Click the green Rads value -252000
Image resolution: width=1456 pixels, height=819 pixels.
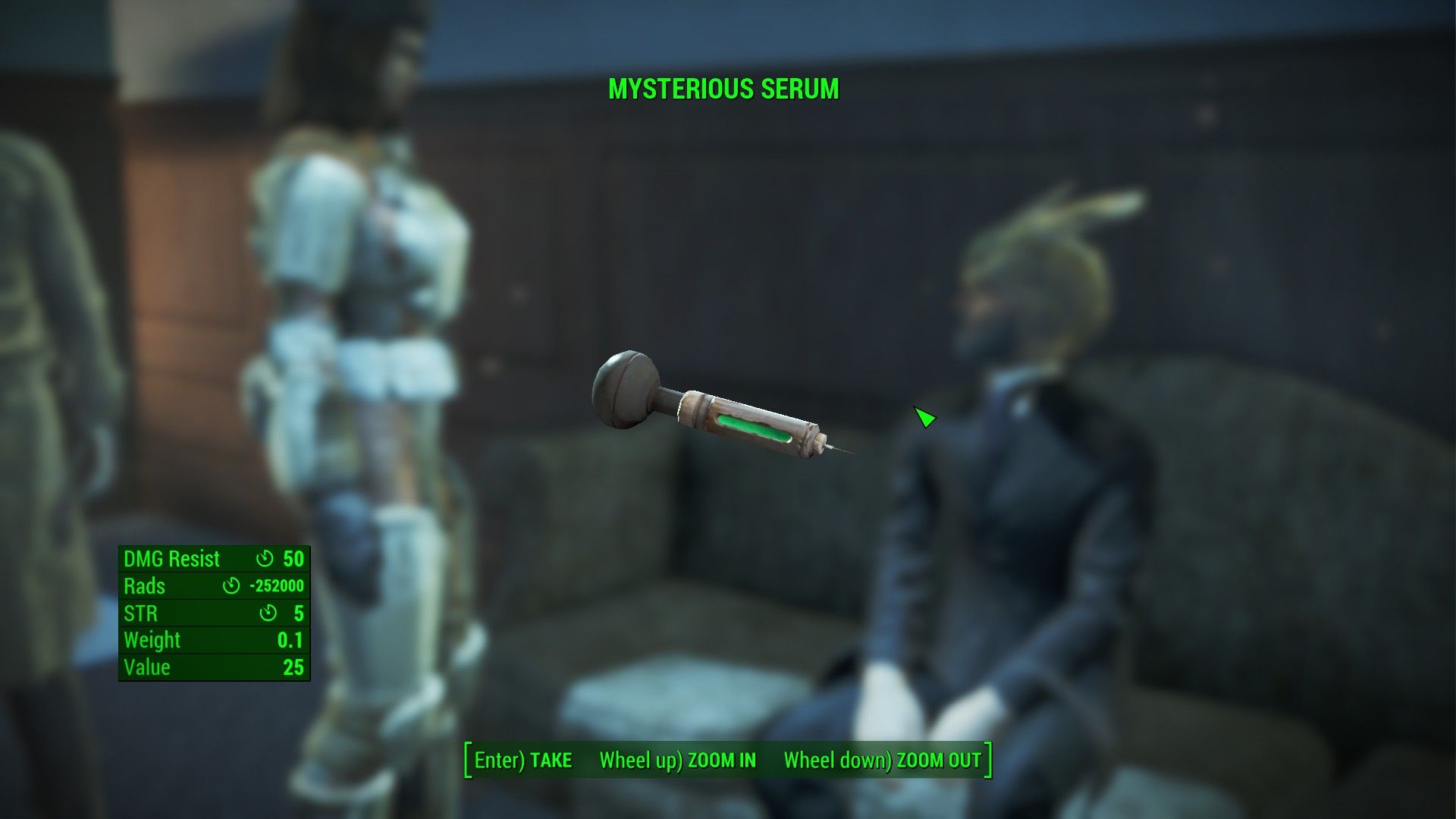(x=278, y=585)
